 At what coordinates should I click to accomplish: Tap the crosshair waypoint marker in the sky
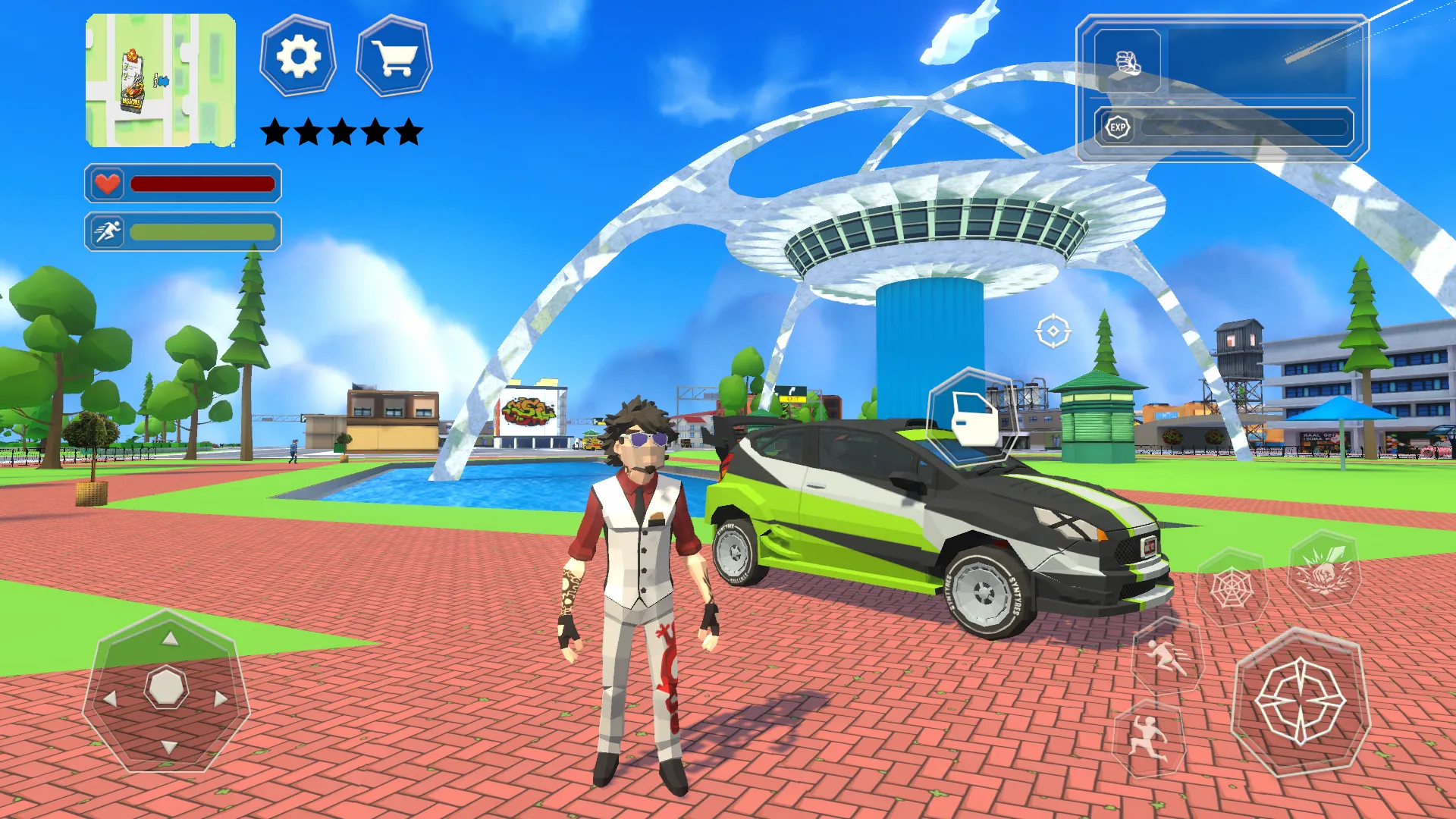pos(1052,331)
